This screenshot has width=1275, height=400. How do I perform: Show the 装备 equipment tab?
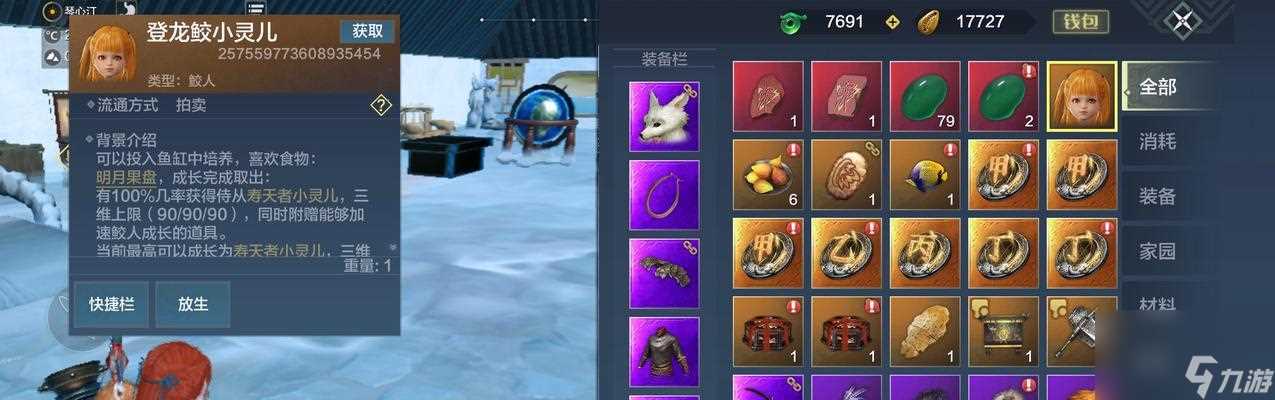pyautogui.click(x=1158, y=195)
